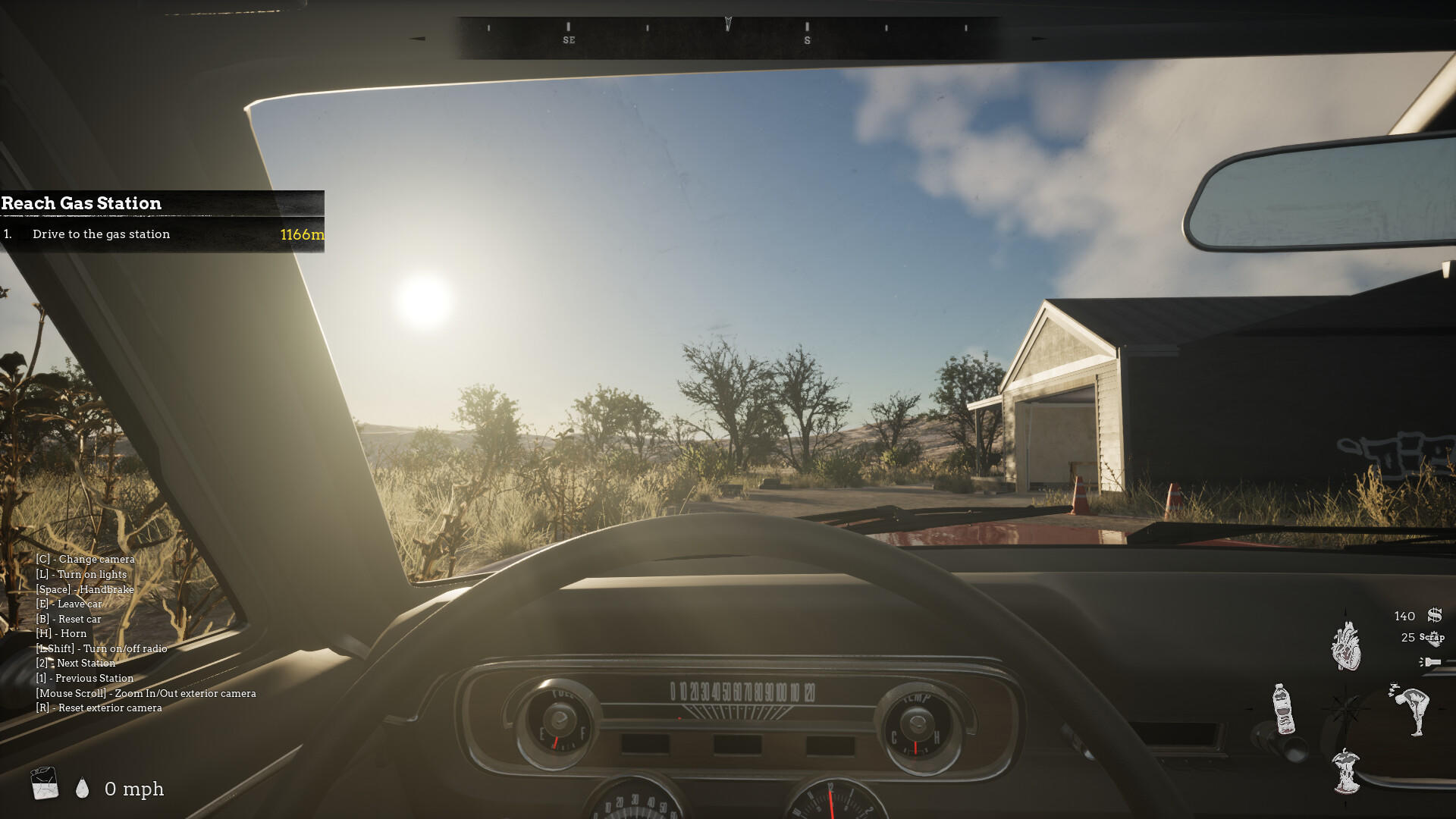Screen dimensions: 1456x819
Task: Click the [B] Reset car hint
Action: click(x=69, y=619)
